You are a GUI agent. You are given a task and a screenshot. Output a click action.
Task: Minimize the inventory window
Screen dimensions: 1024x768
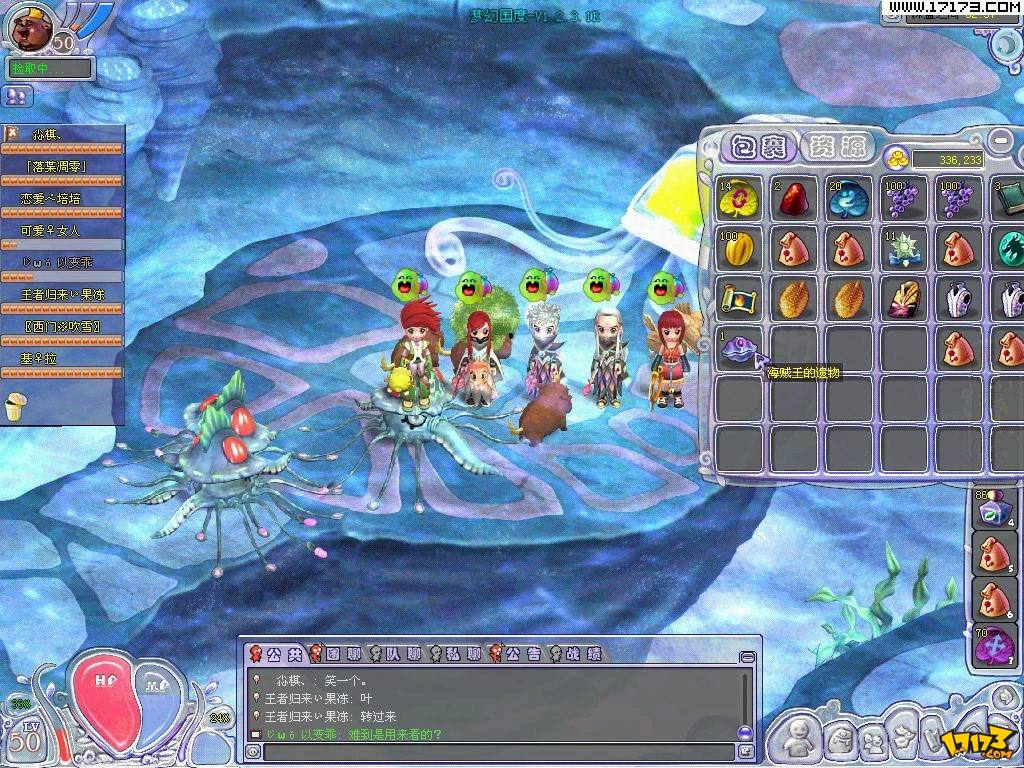point(999,137)
